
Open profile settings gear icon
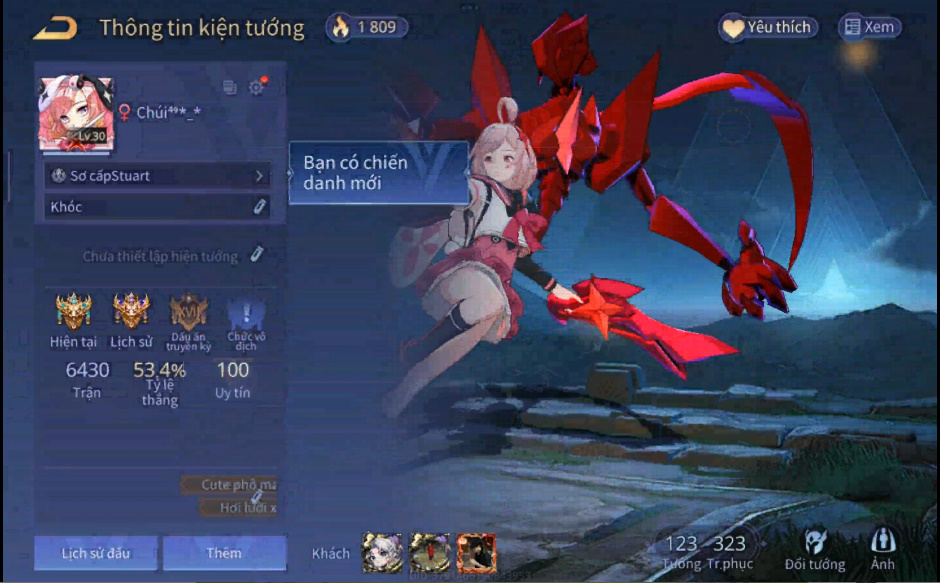[x=257, y=87]
